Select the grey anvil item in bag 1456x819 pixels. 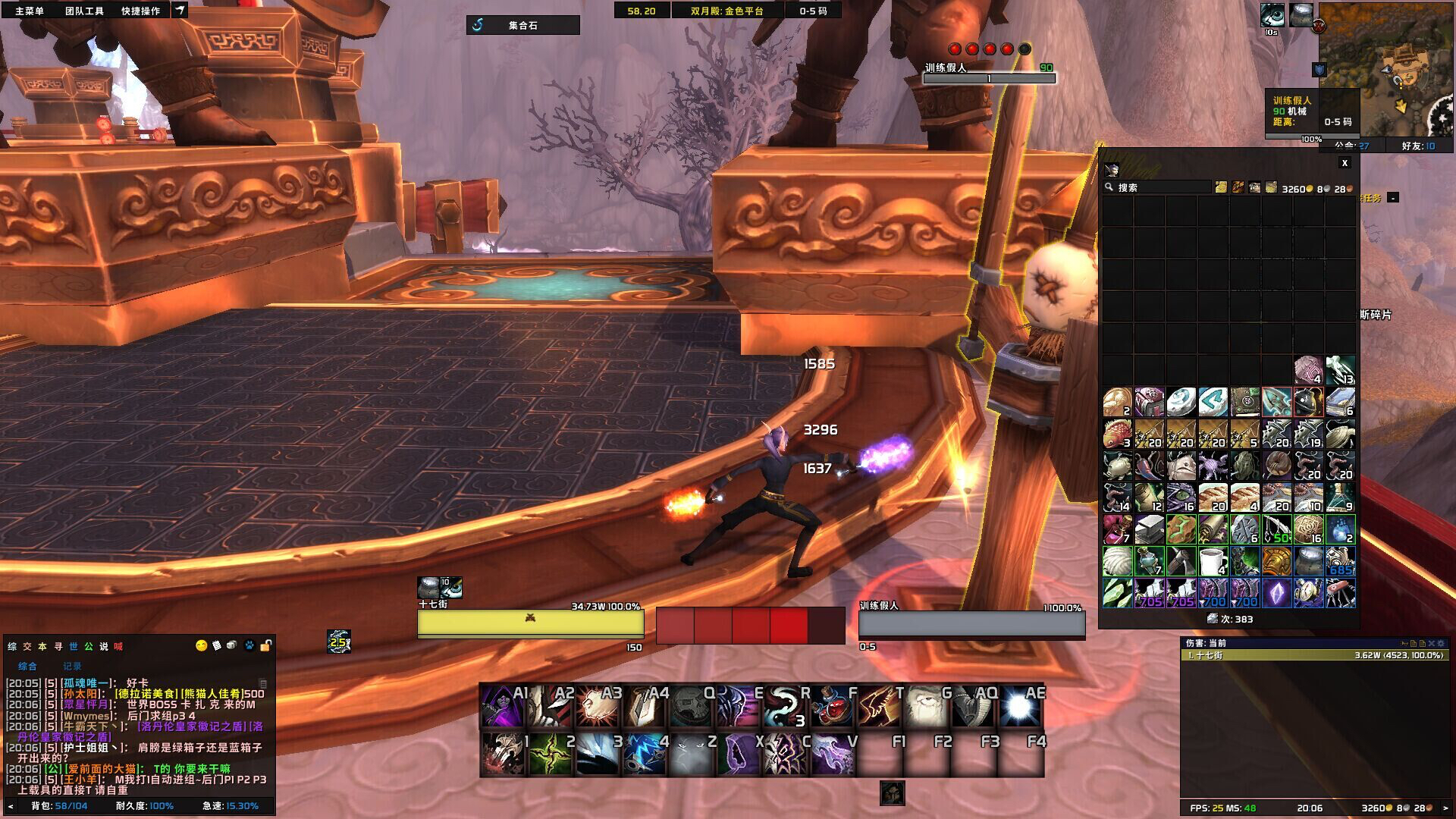point(1149,529)
